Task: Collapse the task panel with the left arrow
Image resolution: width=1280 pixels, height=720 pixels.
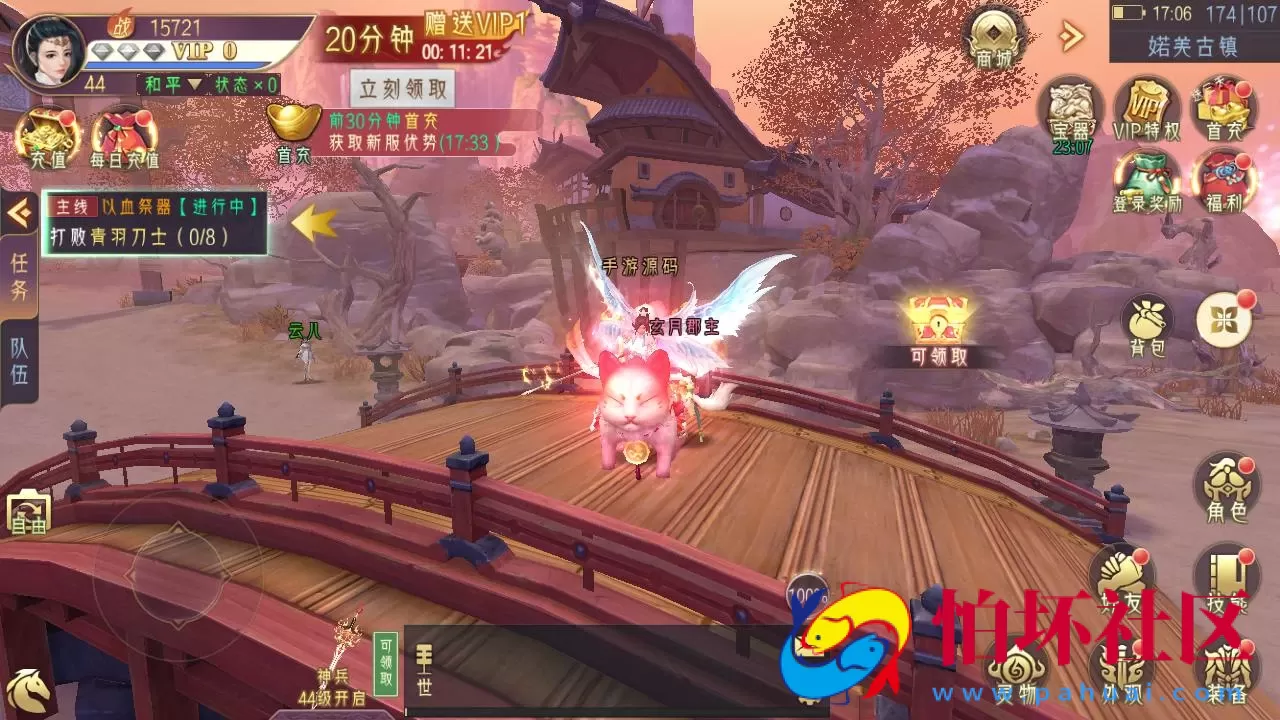Action: click(x=16, y=212)
